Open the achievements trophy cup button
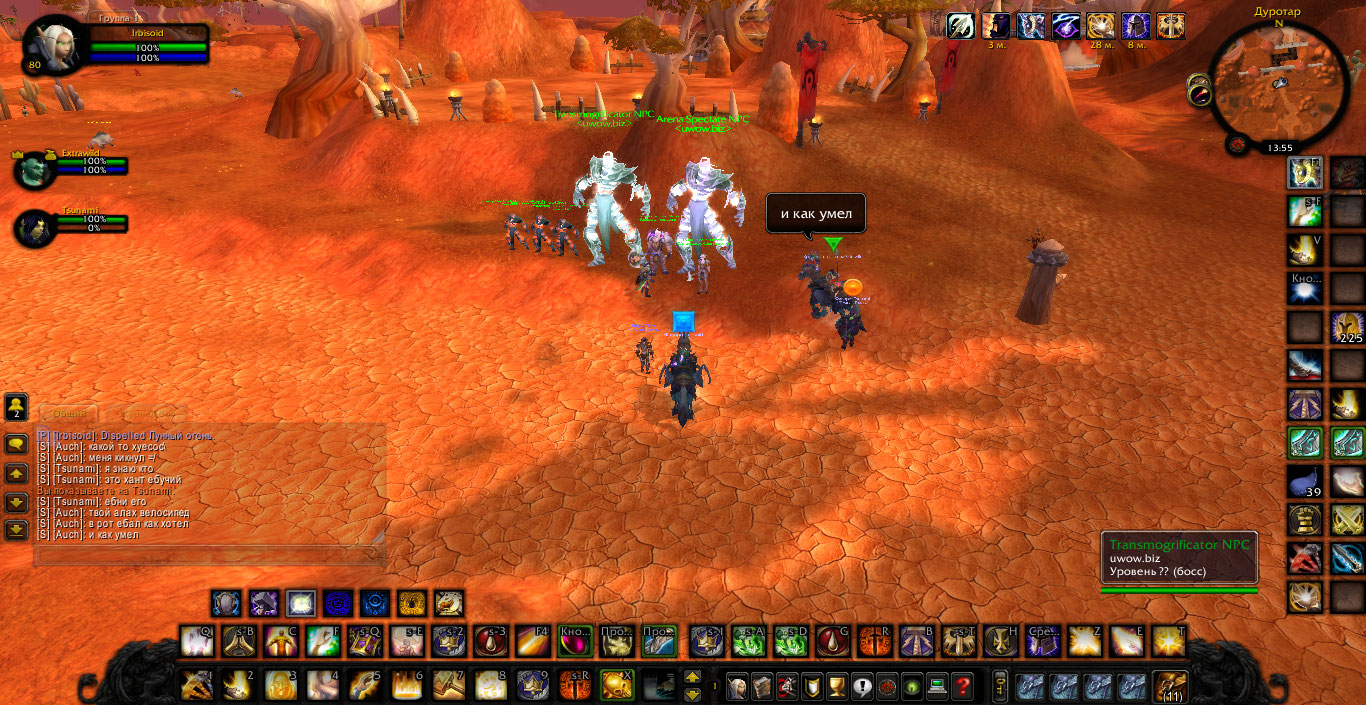 (x=838, y=686)
